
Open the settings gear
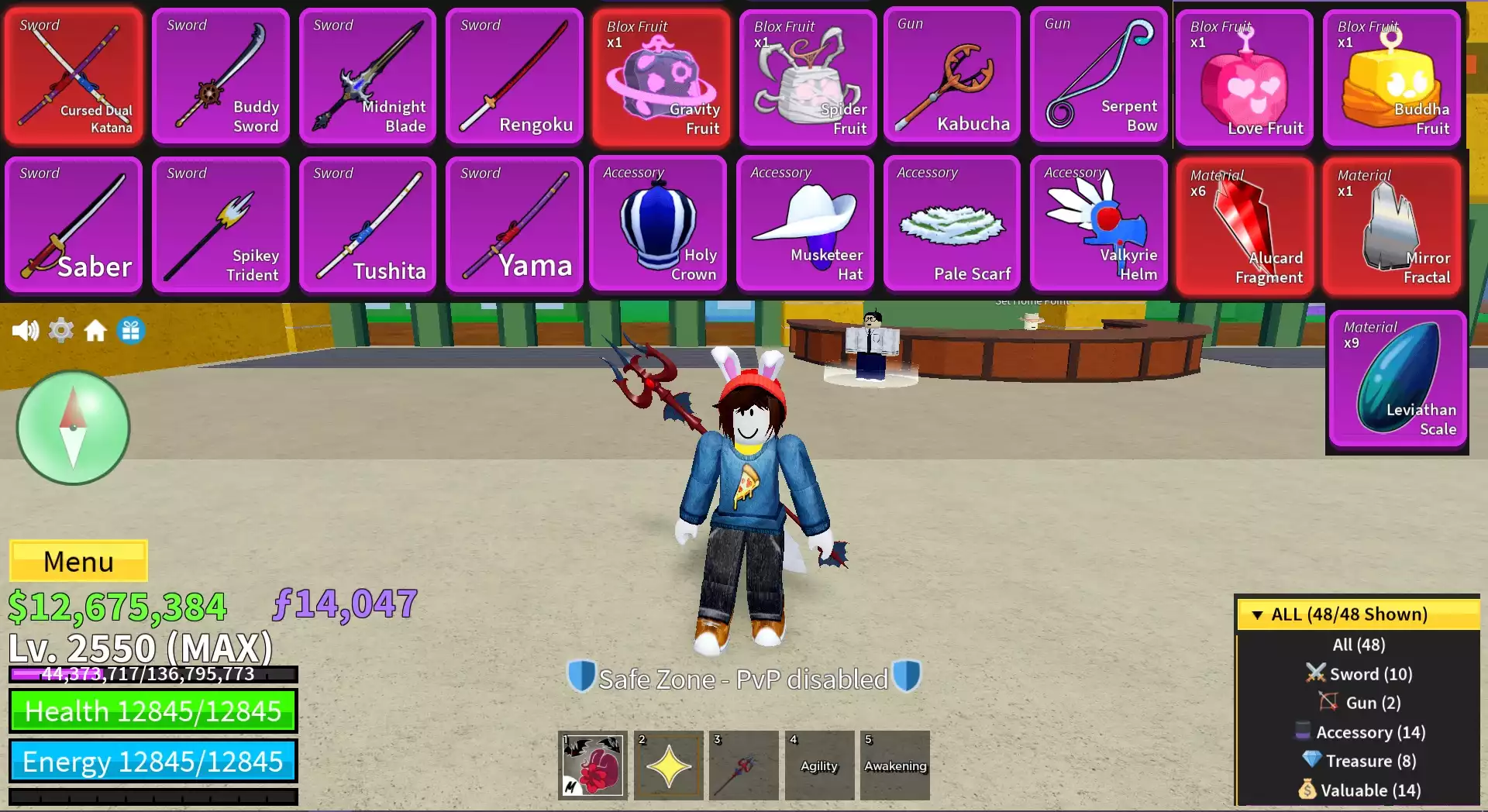pos(61,329)
